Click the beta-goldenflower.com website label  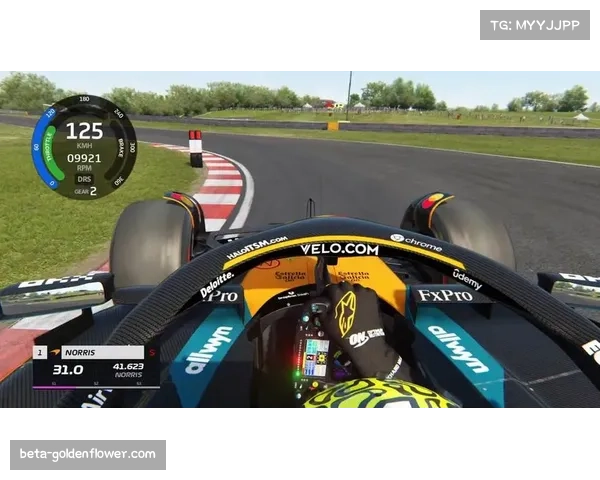click(88, 455)
